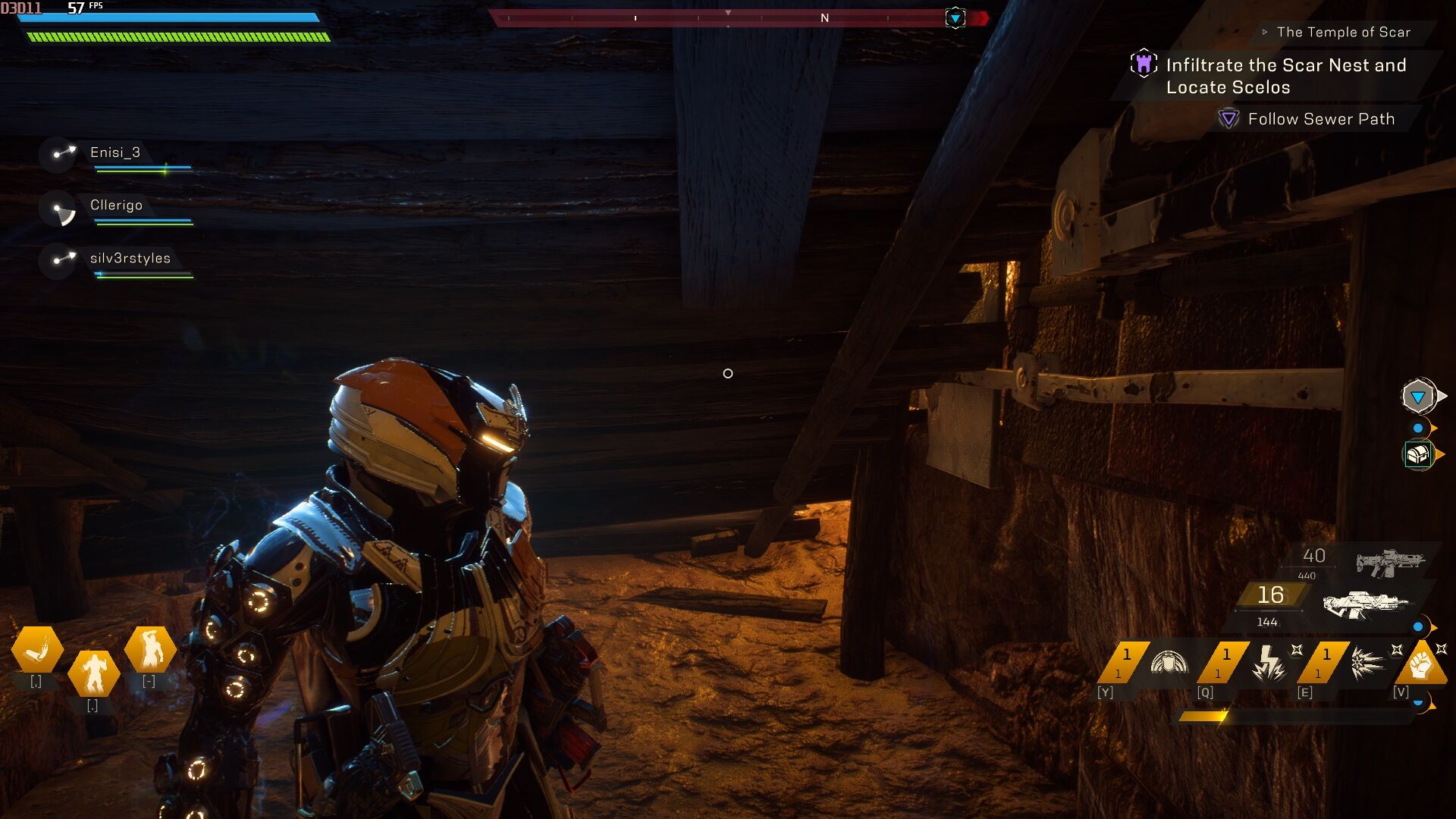Trigger the burst explosion ability
1456x819 pixels.
(x=1367, y=663)
